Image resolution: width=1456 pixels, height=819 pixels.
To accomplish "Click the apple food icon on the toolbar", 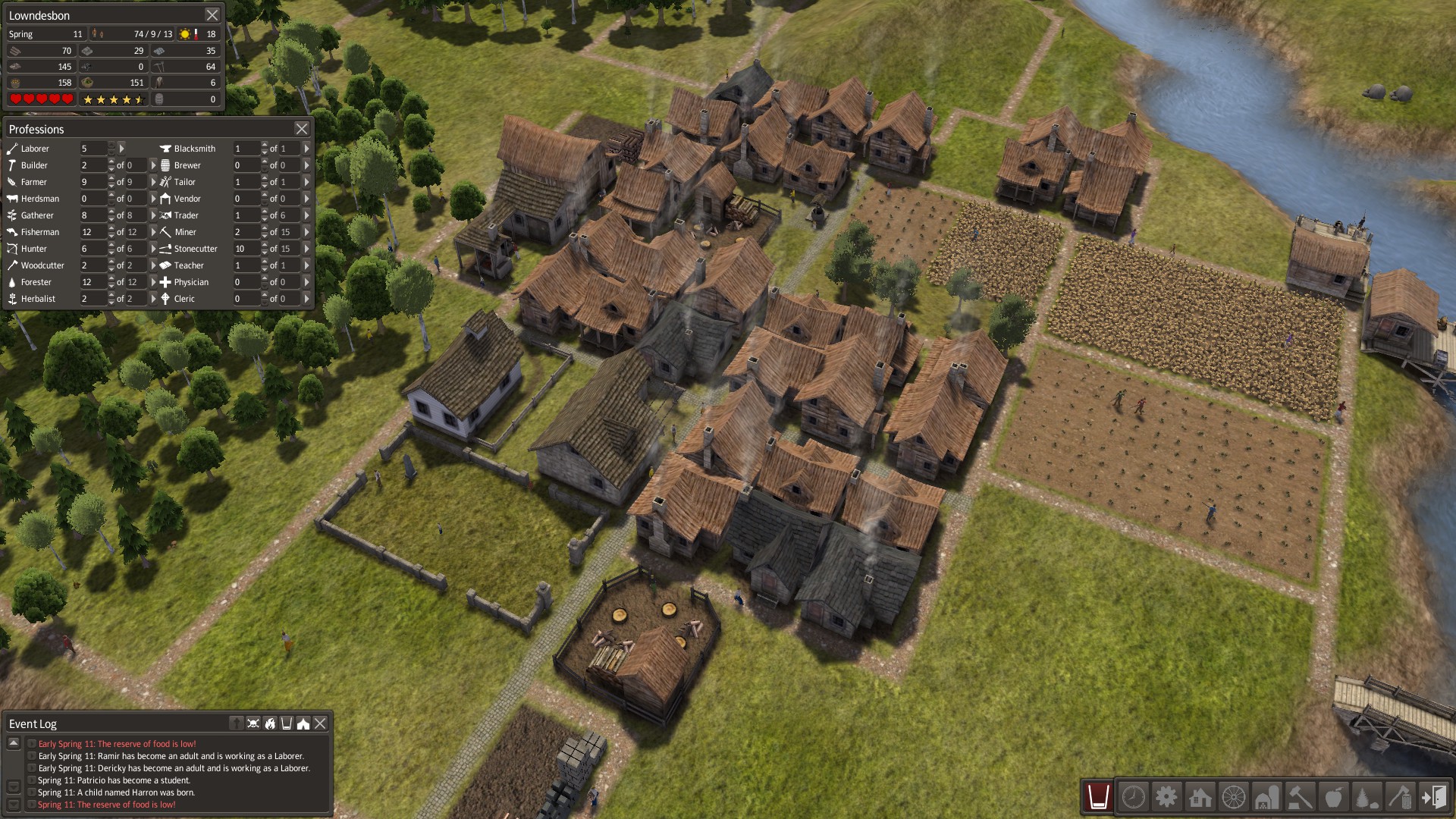I will [1335, 798].
